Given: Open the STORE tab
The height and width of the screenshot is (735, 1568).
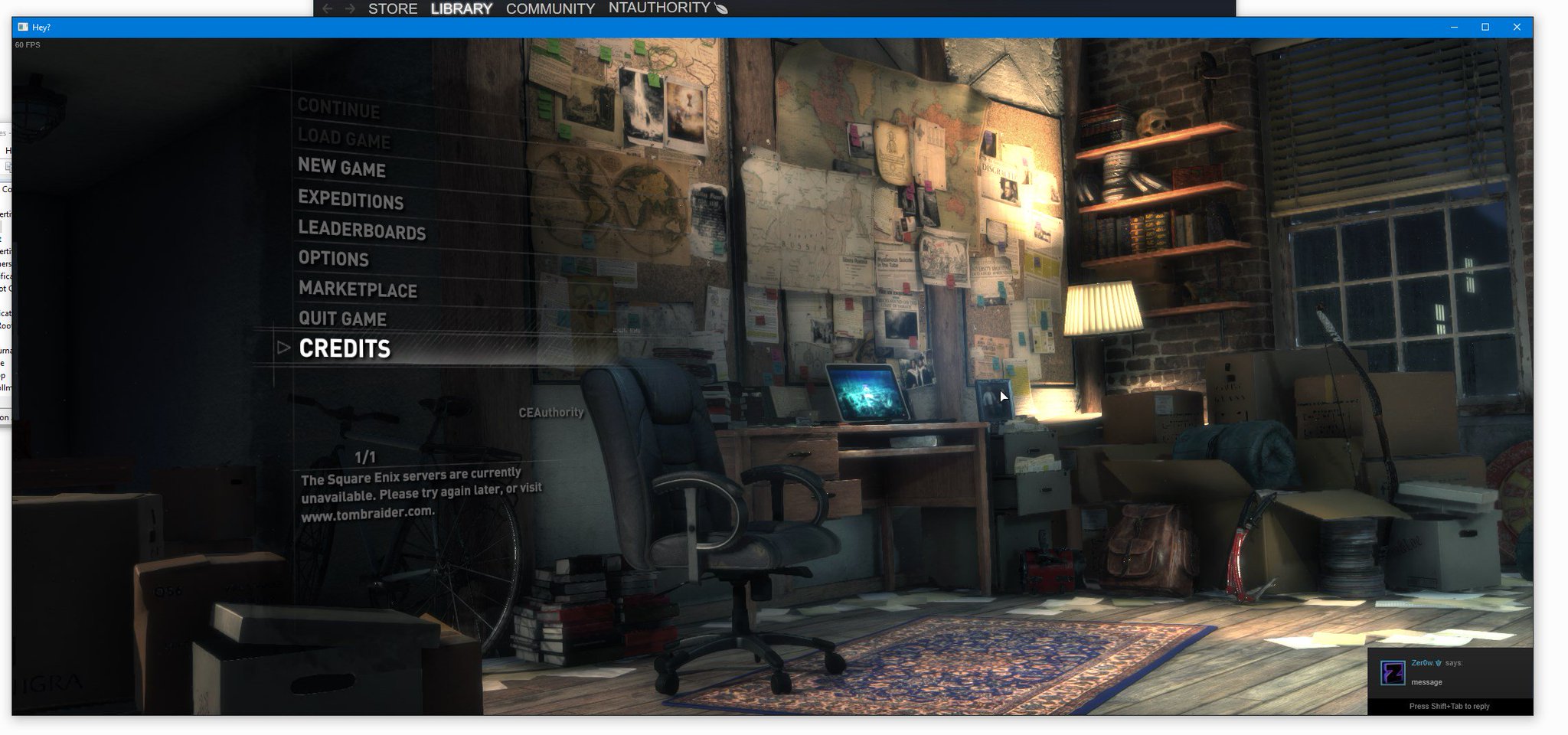Looking at the screenshot, I should (392, 9).
